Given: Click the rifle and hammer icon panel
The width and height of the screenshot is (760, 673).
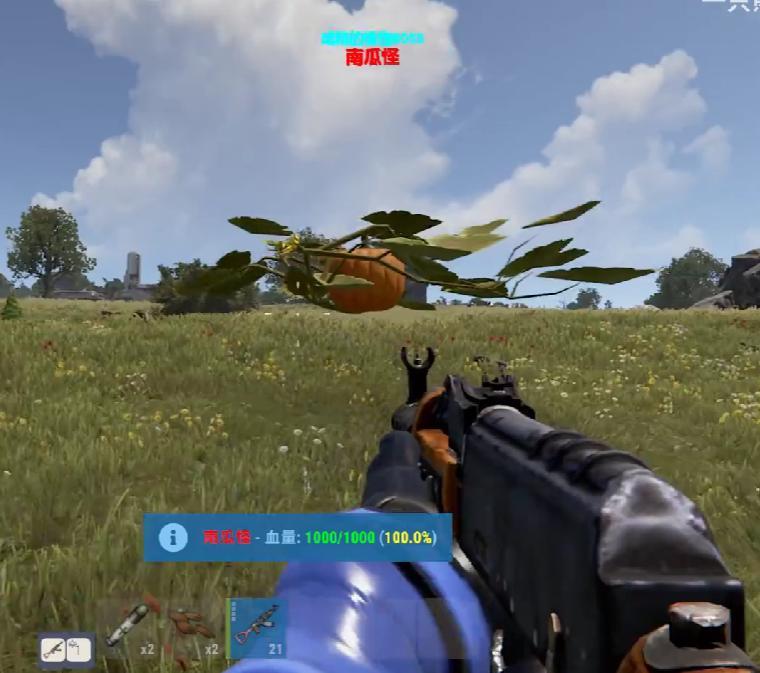Looking at the screenshot, I should [x=66, y=650].
